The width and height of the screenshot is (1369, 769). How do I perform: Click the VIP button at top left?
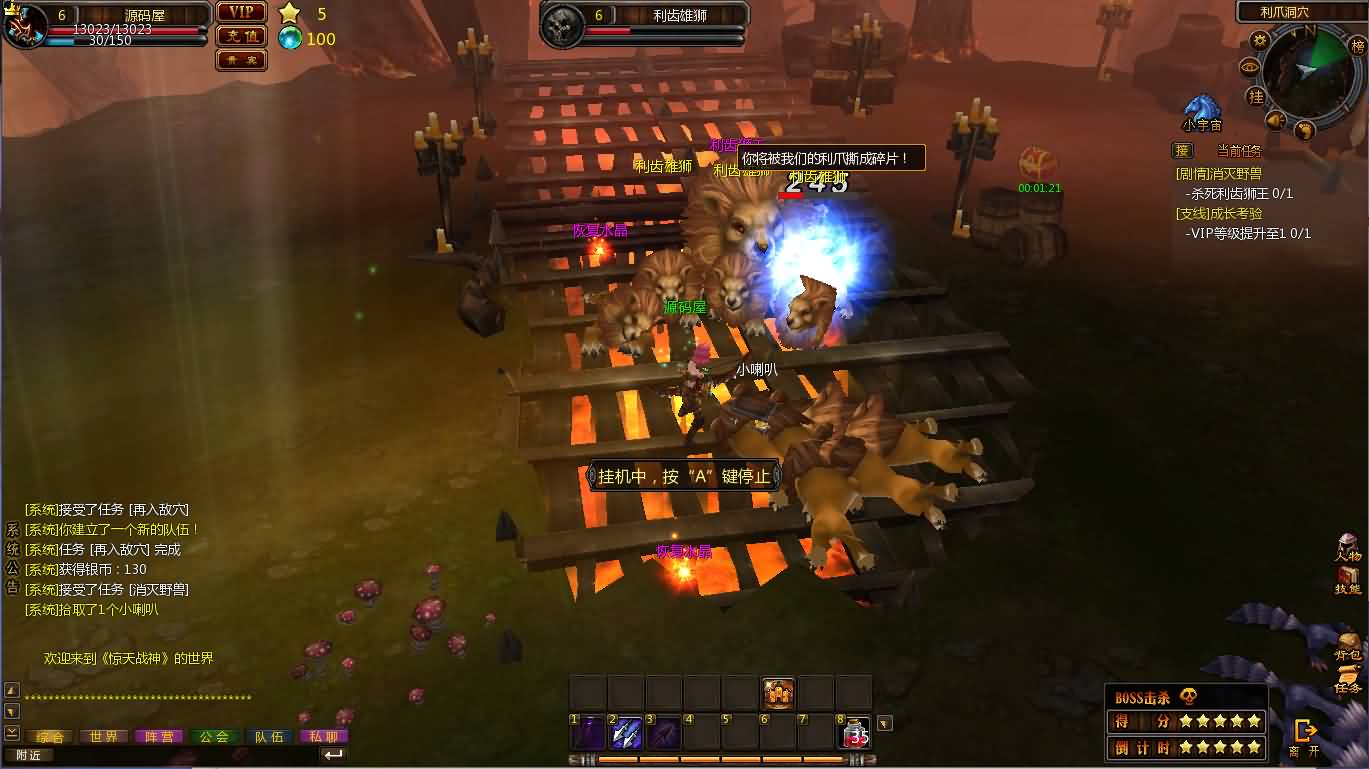point(240,12)
